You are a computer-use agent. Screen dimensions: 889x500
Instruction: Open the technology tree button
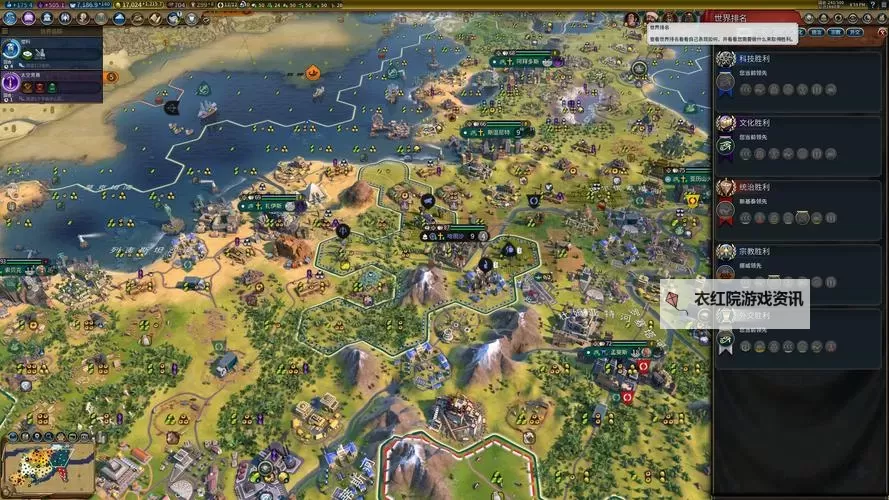9,18
